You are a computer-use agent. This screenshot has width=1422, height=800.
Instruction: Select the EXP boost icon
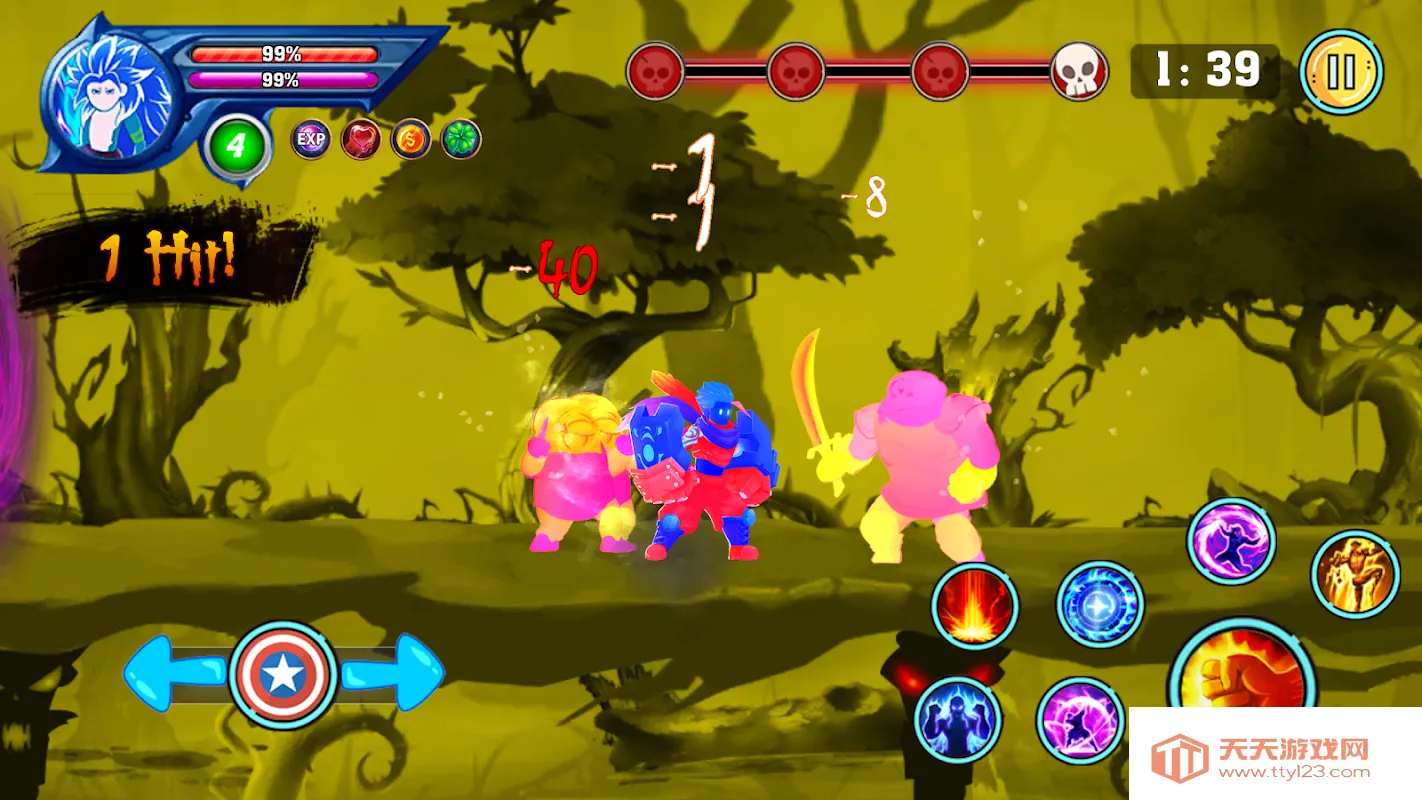pyautogui.click(x=311, y=139)
